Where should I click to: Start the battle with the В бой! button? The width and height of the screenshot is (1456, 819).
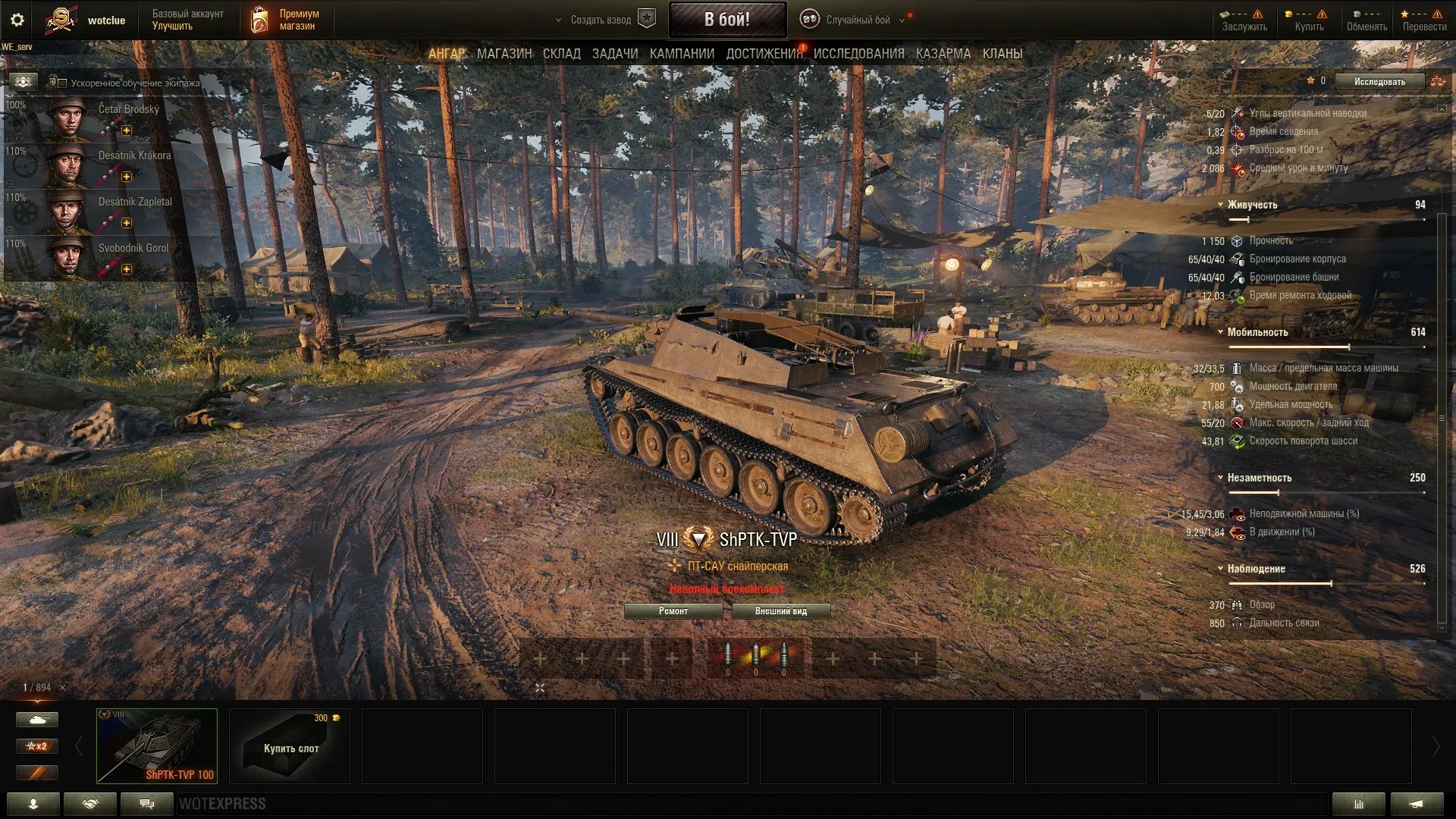click(x=726, y=20)
